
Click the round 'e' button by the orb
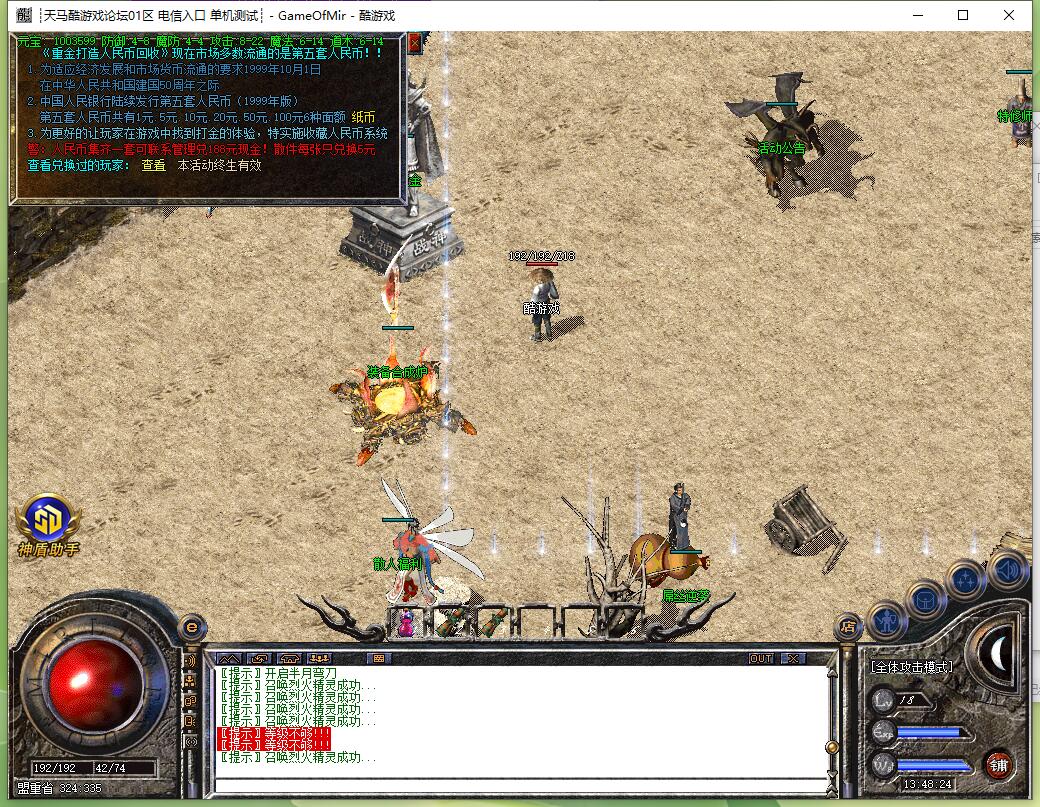coord(191,626)
